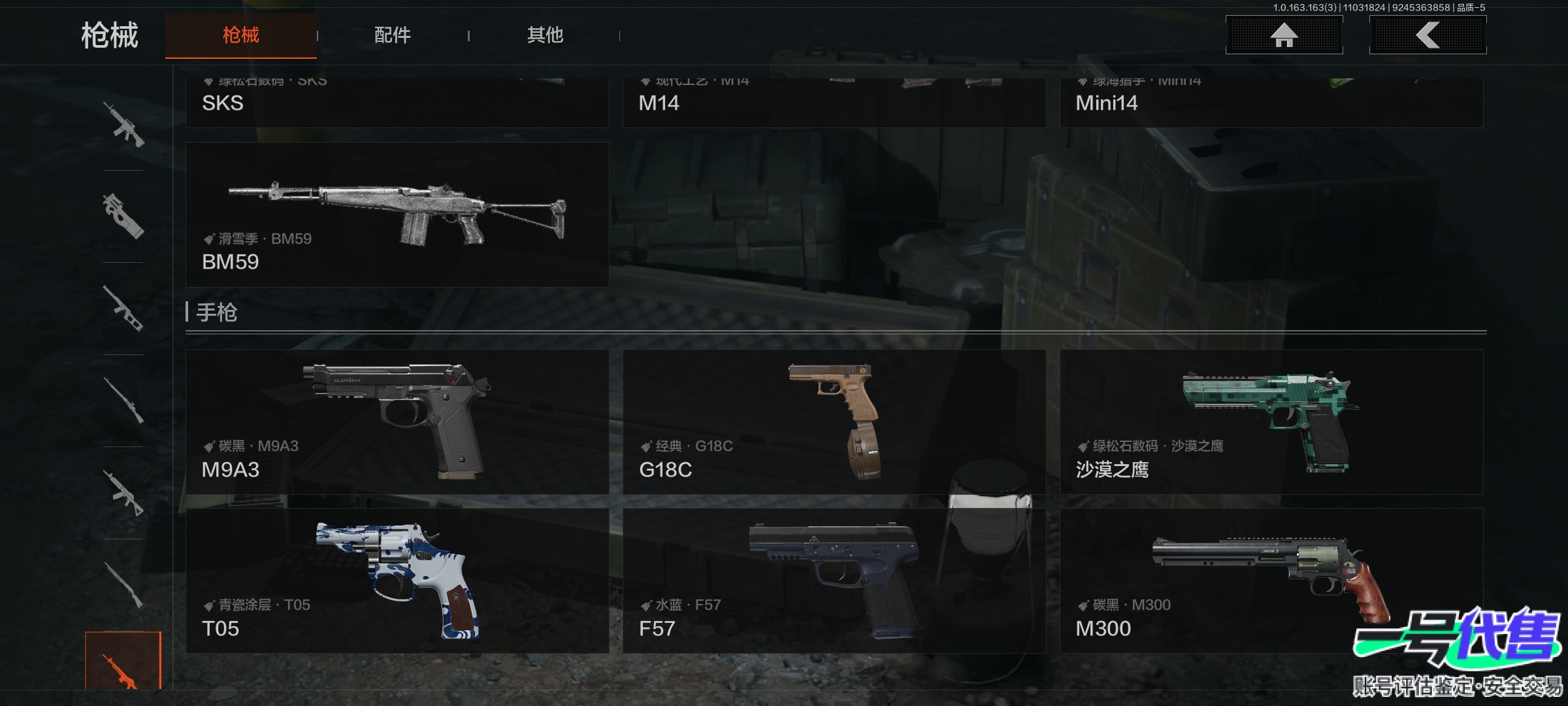Open the M300 revolver card

tap(1271, 580)
